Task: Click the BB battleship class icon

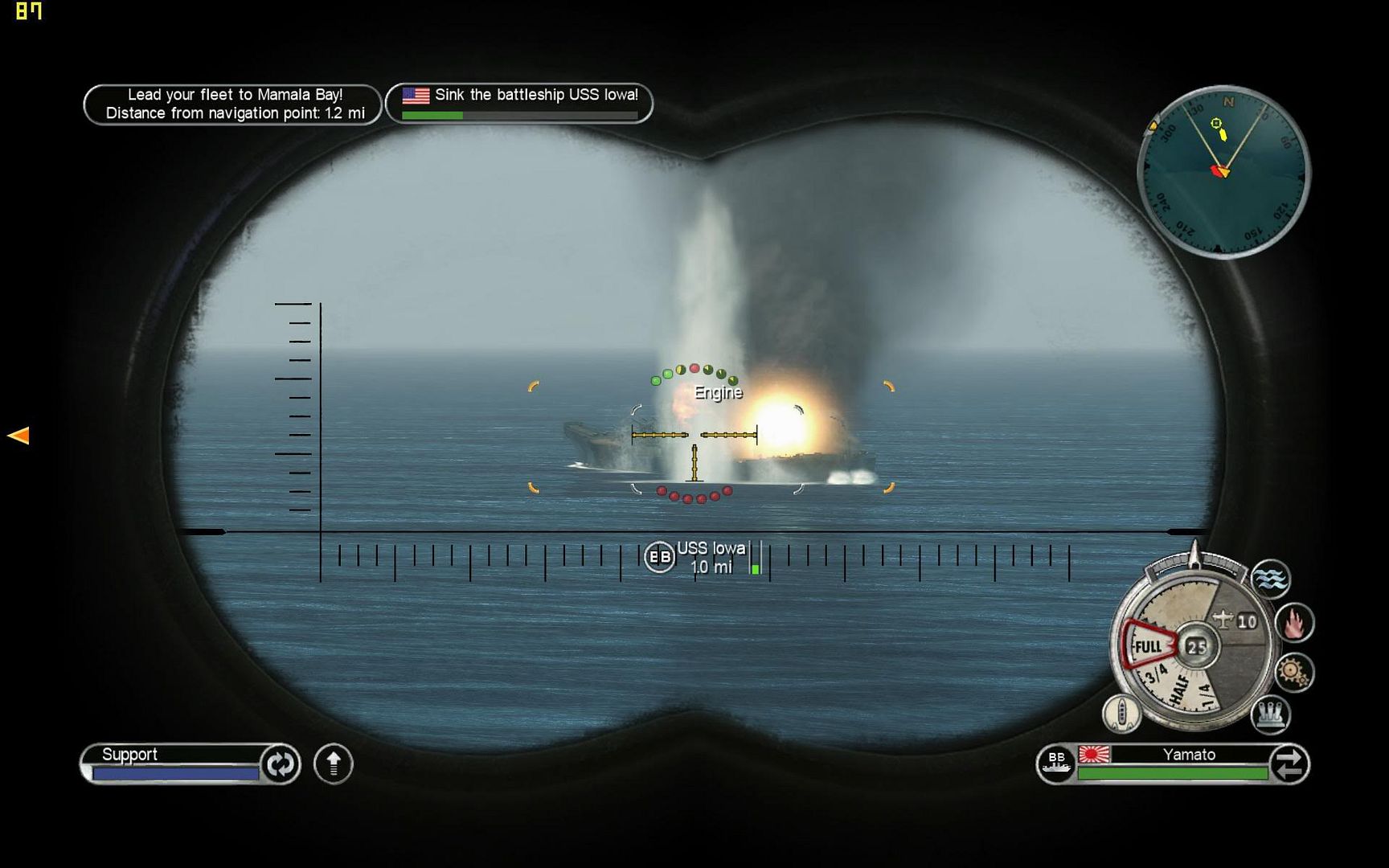Action: tap(1055, 763)
